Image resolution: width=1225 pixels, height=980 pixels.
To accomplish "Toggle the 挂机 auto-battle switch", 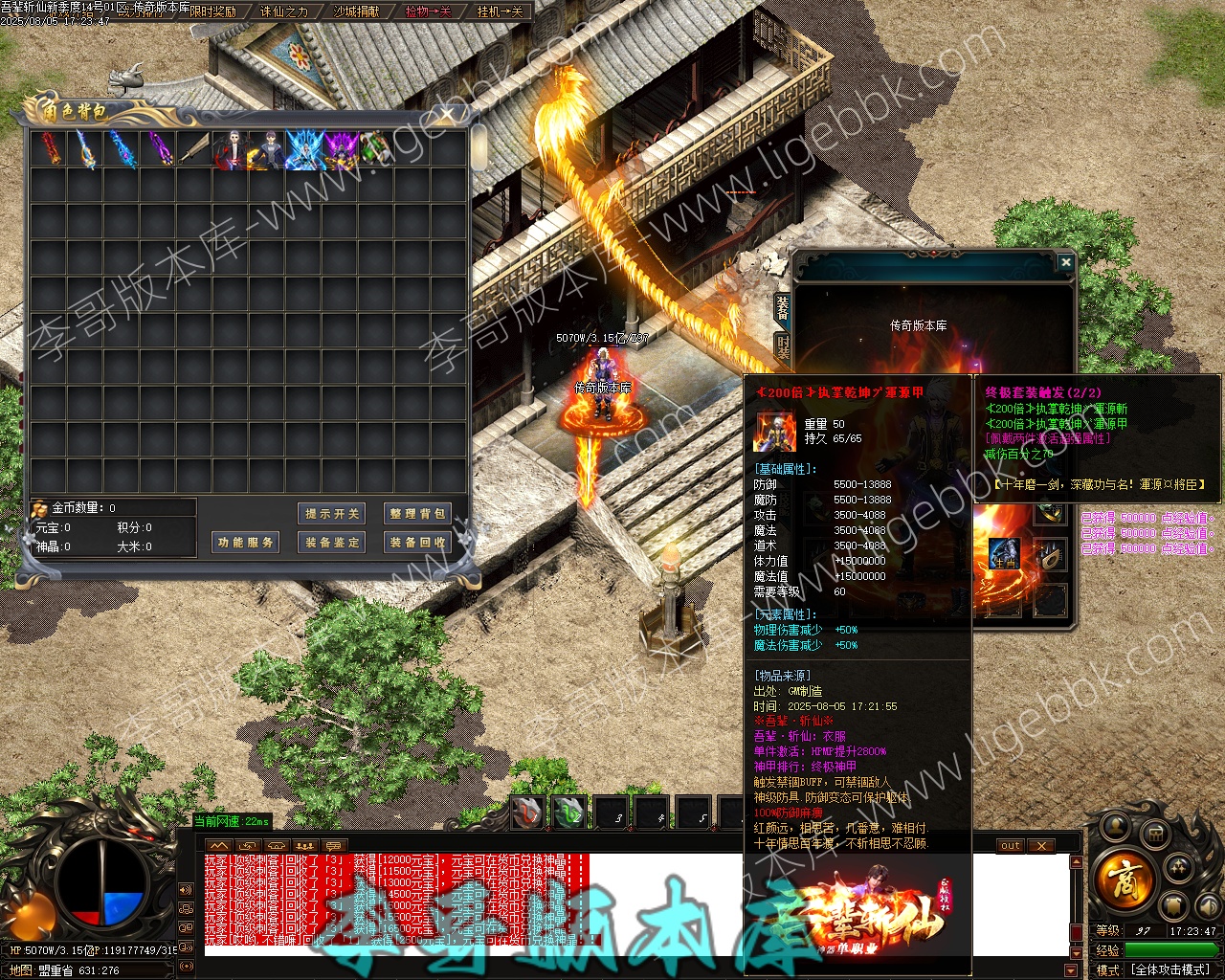I will pyautogui.click(x=500, y=11).
